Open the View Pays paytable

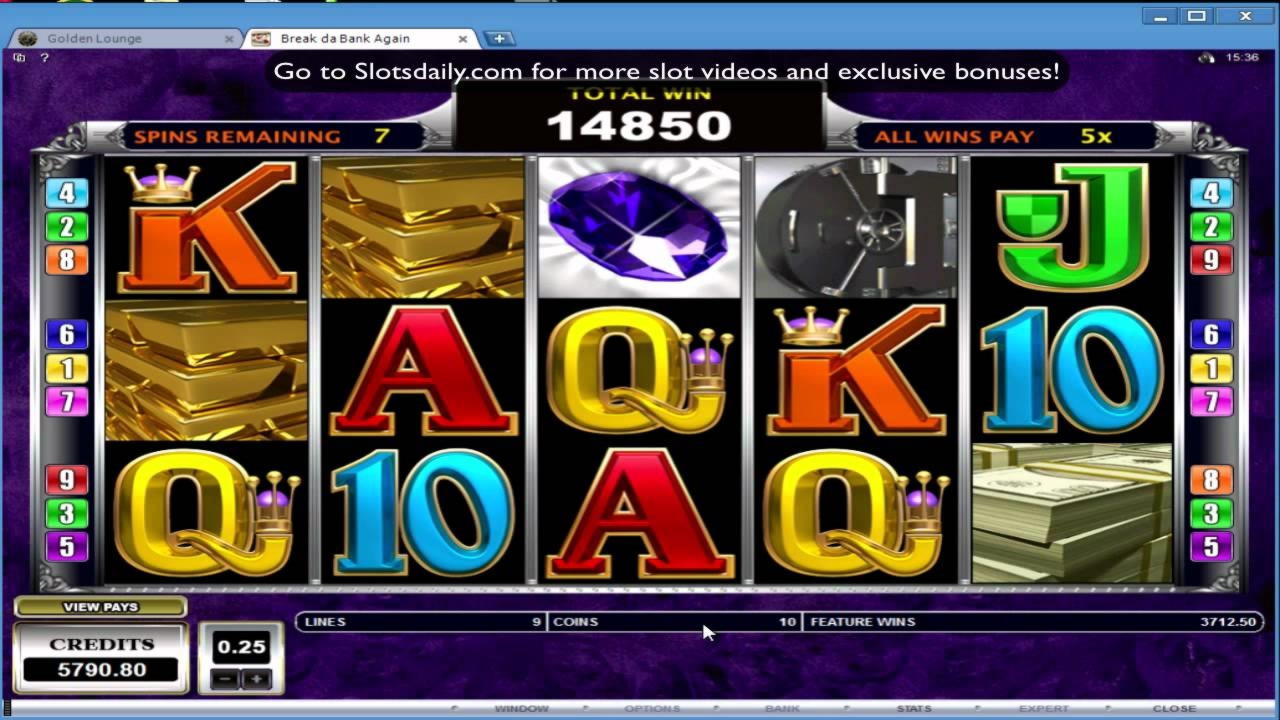point(100,607)
